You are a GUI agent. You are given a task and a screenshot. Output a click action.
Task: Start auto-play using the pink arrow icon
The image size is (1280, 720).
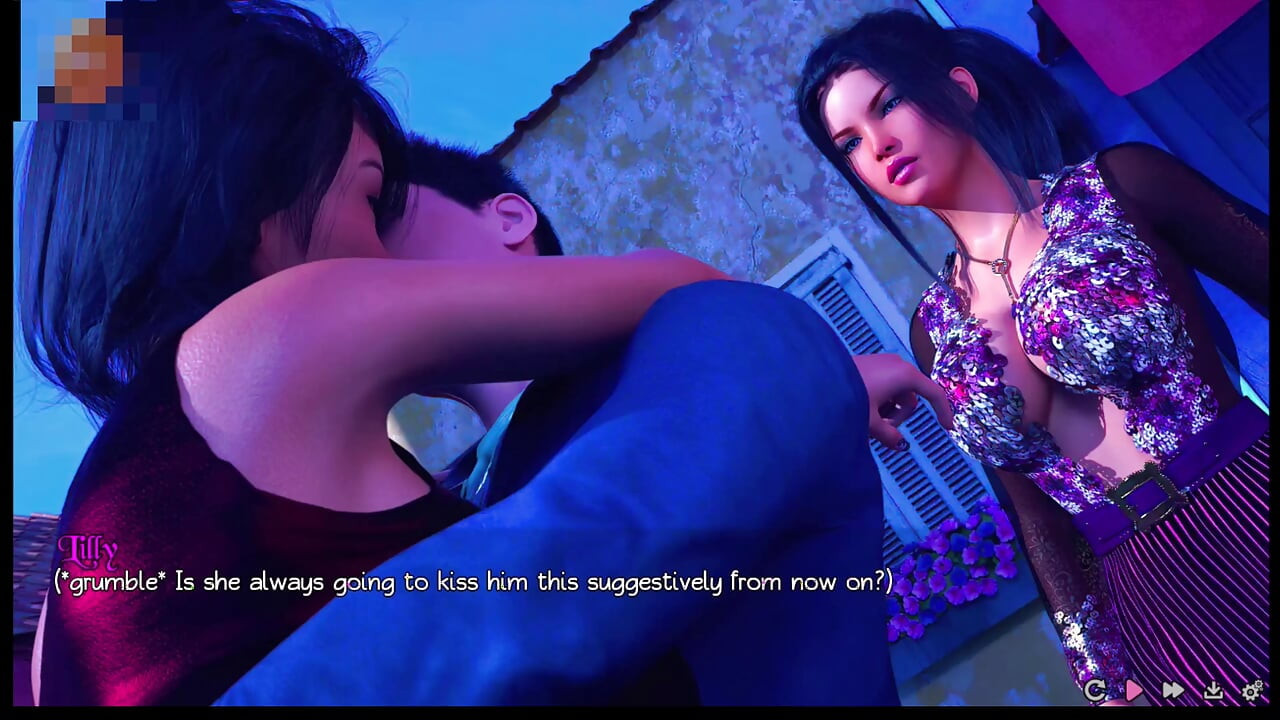1135,690
